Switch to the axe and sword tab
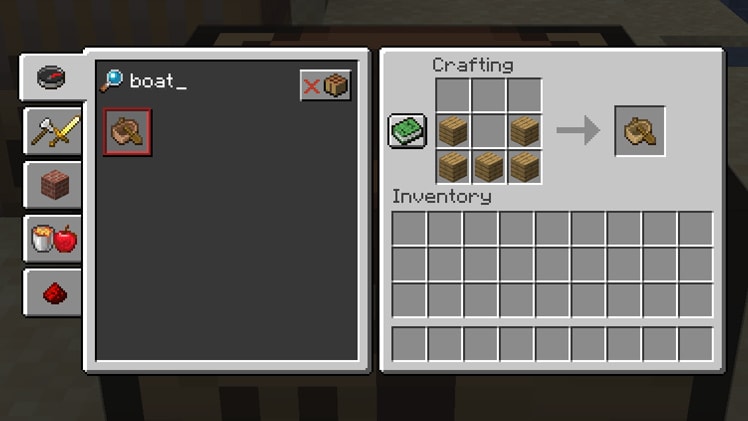Screen dimensions: 748x421 53,131
